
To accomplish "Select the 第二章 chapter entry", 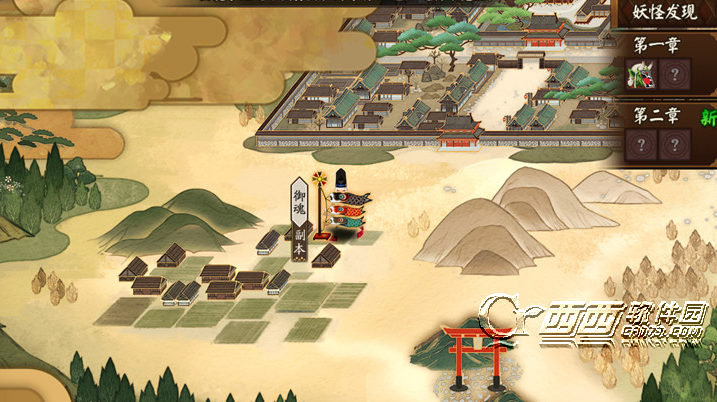I will (x=655, y=115).
